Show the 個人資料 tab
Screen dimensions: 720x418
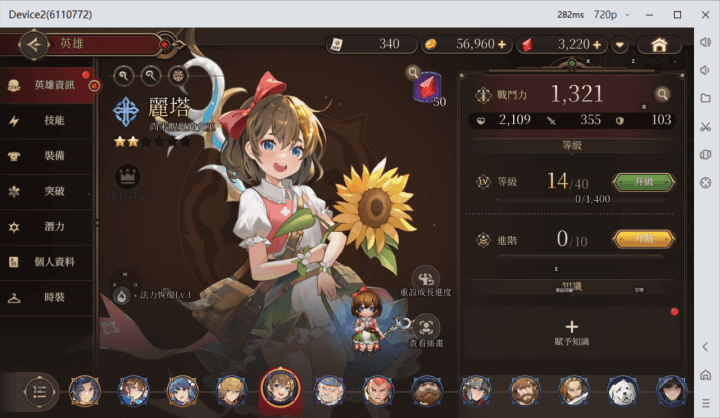click(50, 262)
